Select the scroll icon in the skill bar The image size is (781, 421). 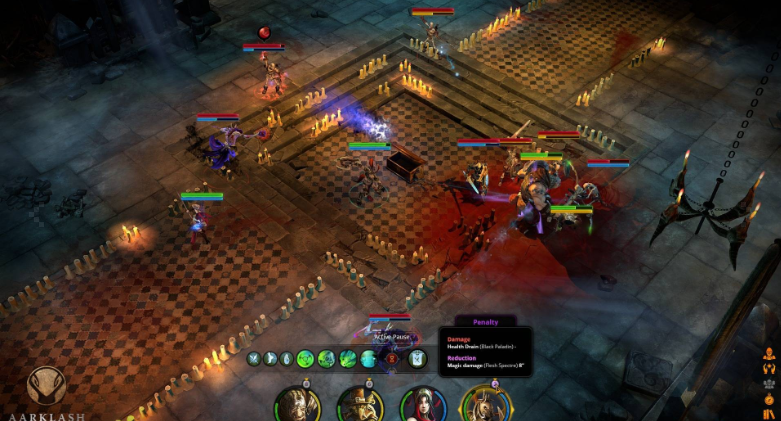click(417, 358)
